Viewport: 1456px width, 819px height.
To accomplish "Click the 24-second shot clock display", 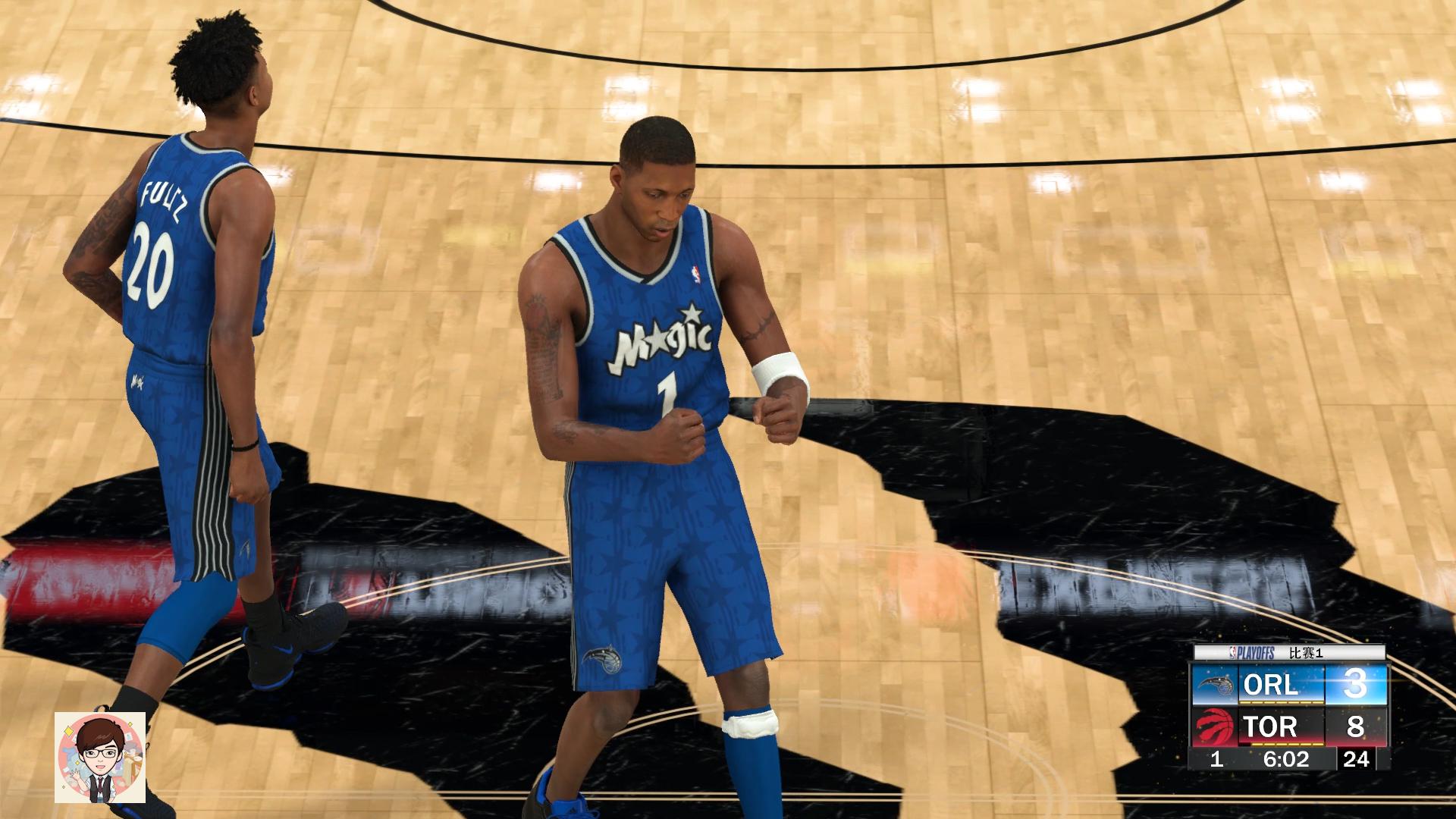I will pyautogui.click(x=1357, y=761).
